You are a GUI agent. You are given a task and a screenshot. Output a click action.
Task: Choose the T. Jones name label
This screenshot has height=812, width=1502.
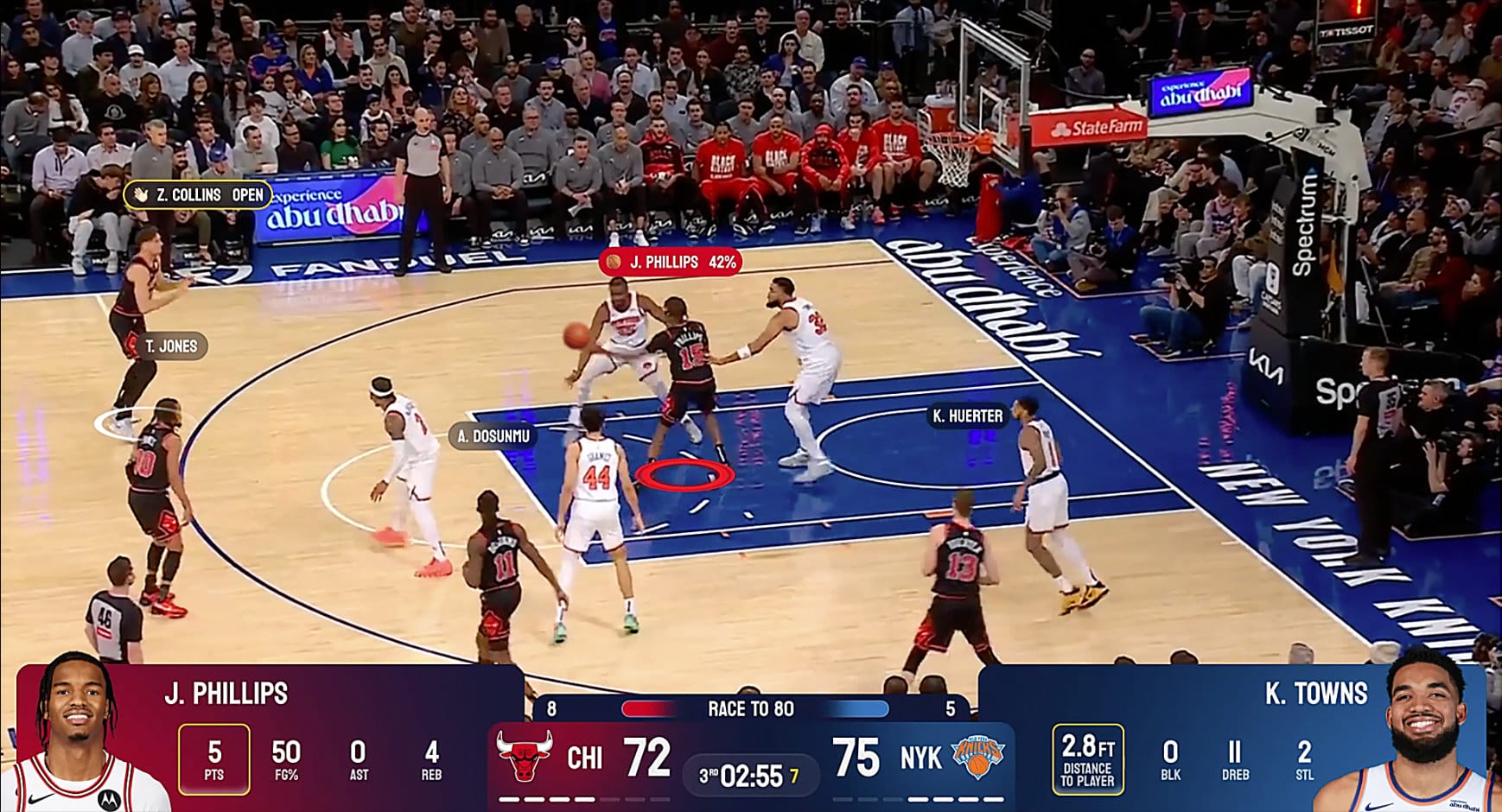pos(170,346)
